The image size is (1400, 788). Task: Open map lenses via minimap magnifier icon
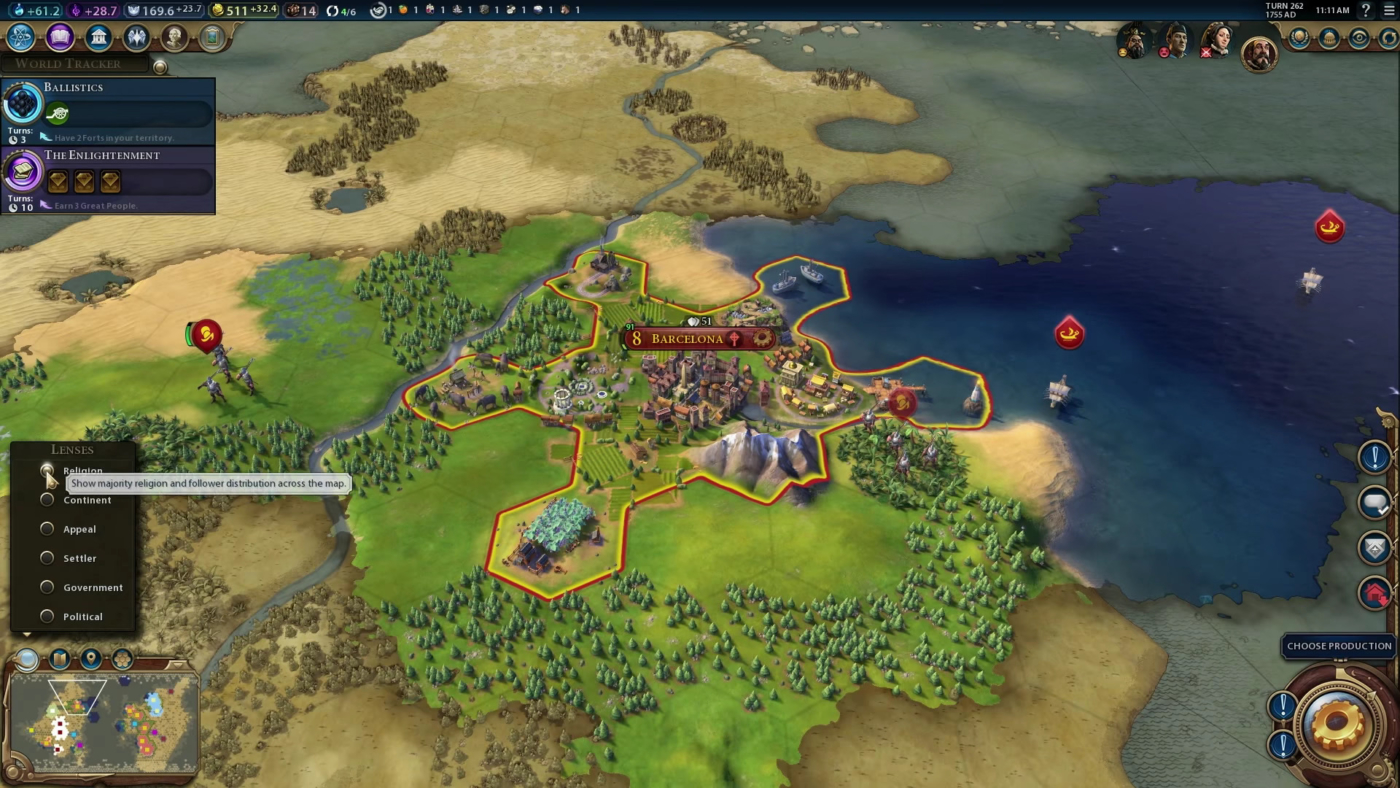coord(27,659)
